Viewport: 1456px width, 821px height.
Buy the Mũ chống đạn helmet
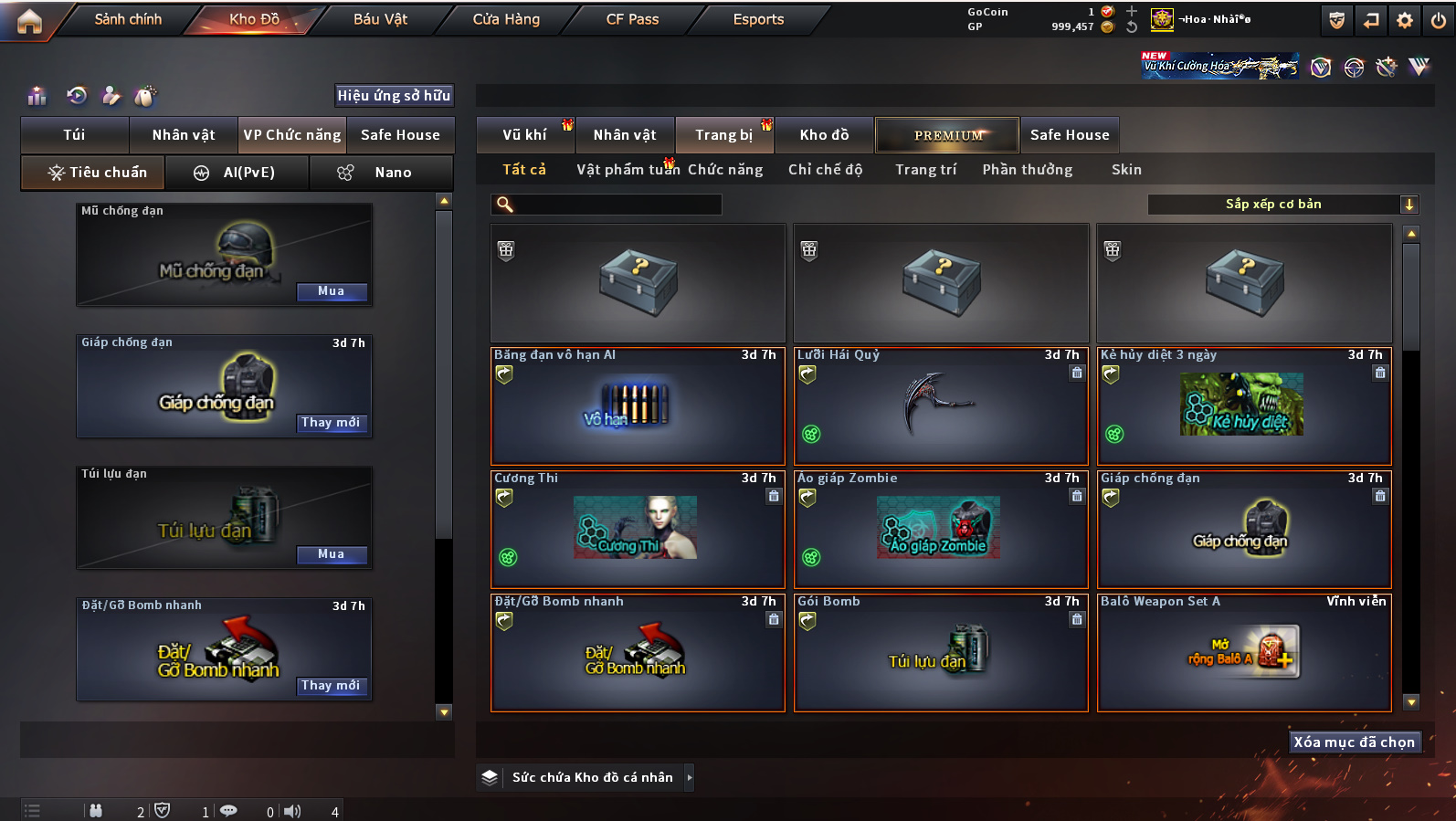pyautogui.click(x=332, y=291)
